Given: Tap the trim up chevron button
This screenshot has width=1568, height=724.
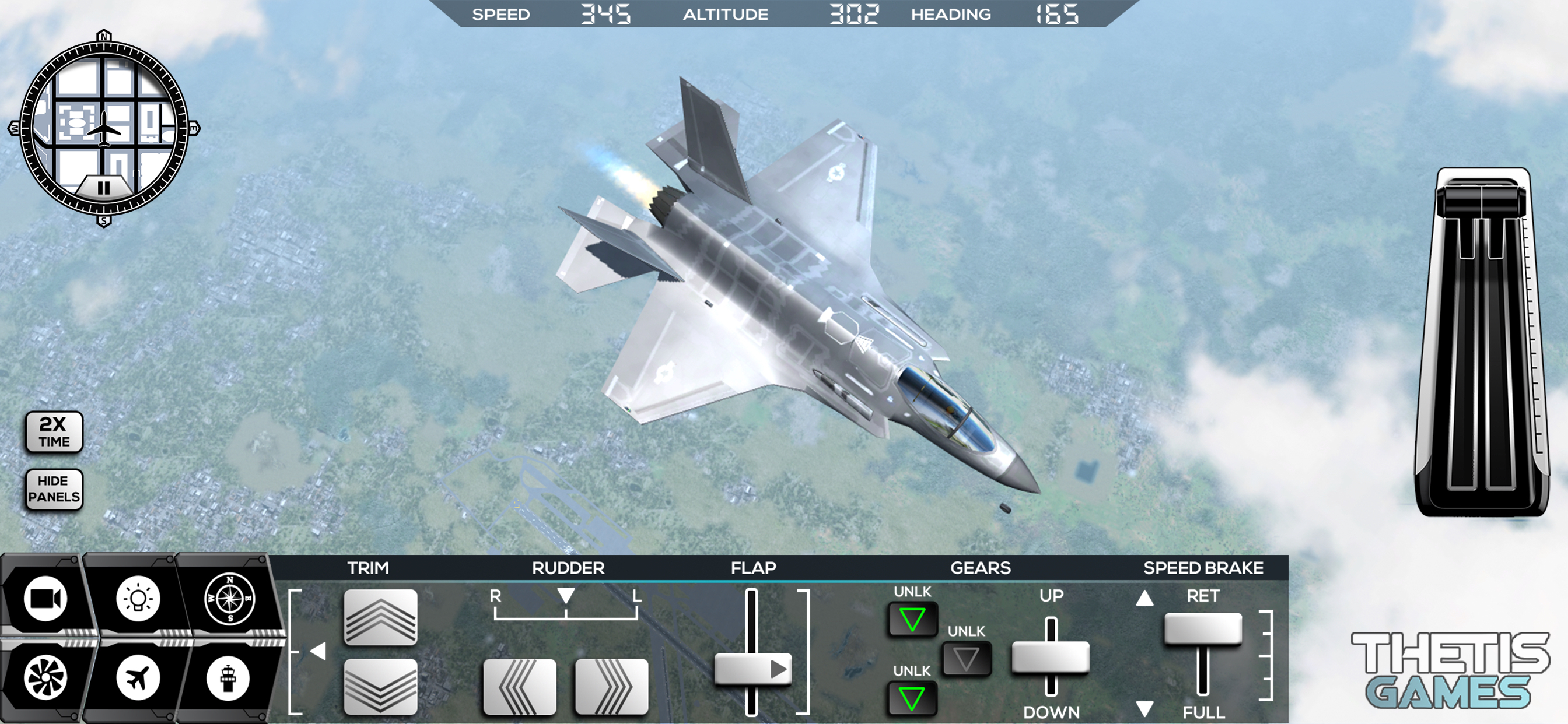Looking at the screenshot, I should coord(380,617).
